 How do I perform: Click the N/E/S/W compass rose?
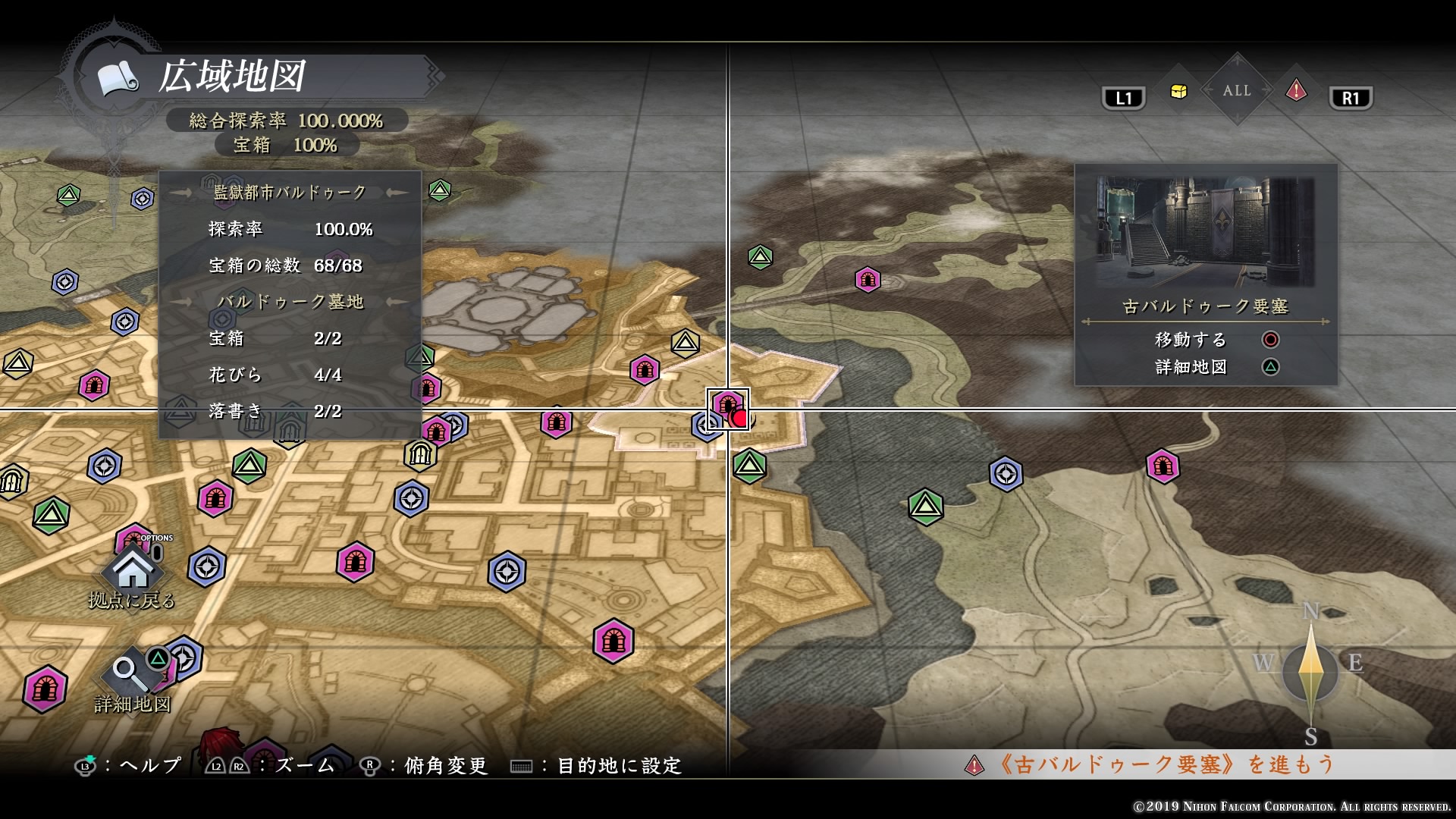1310,671
